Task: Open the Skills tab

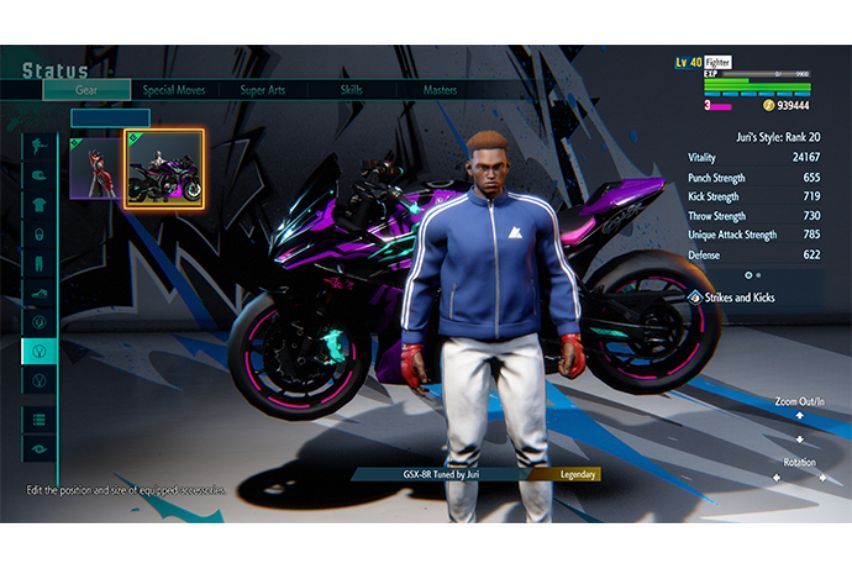Action: [350, 90]
